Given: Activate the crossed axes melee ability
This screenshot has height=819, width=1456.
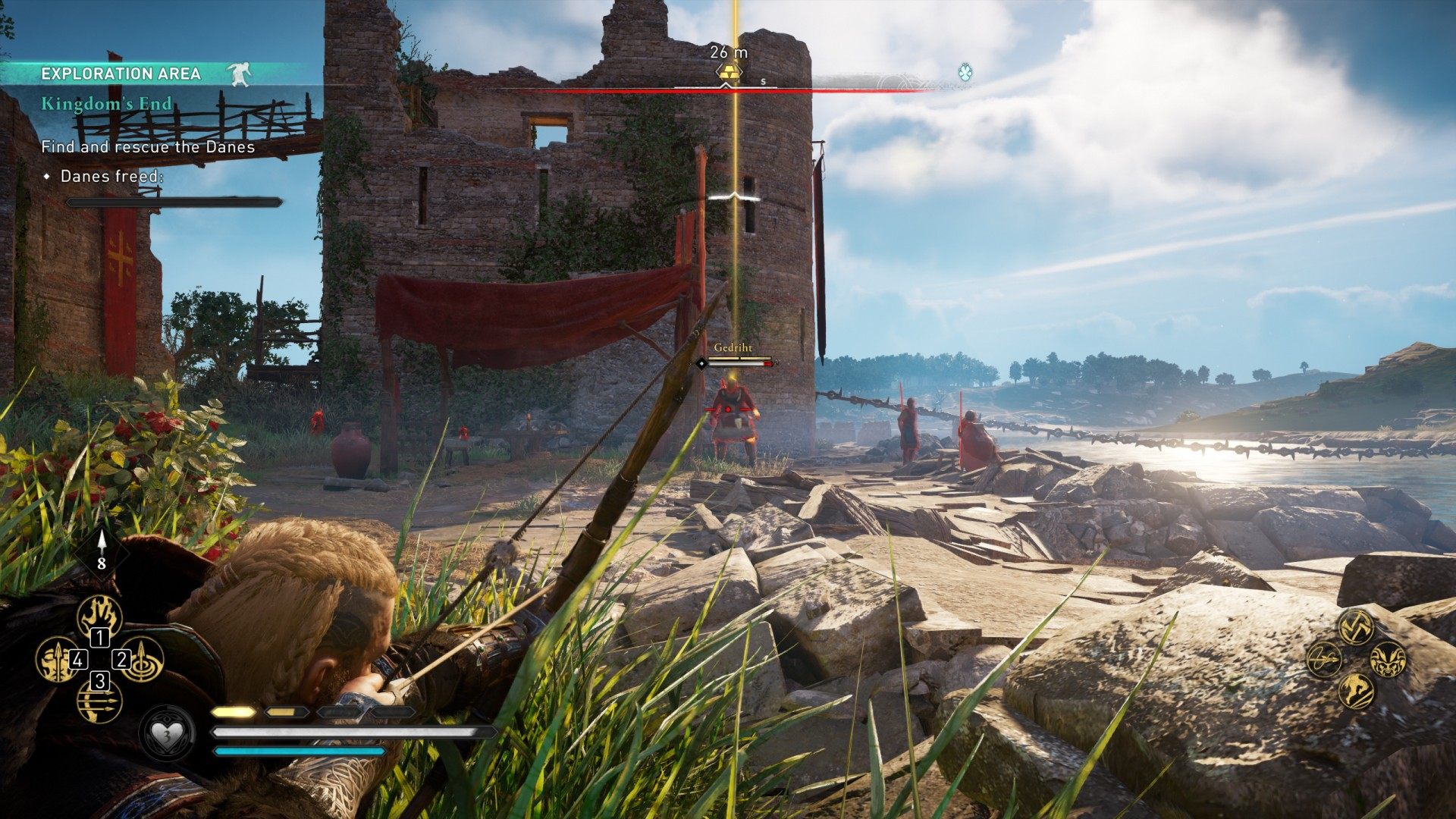Looking at the screenshot, I should point(1356,626).
